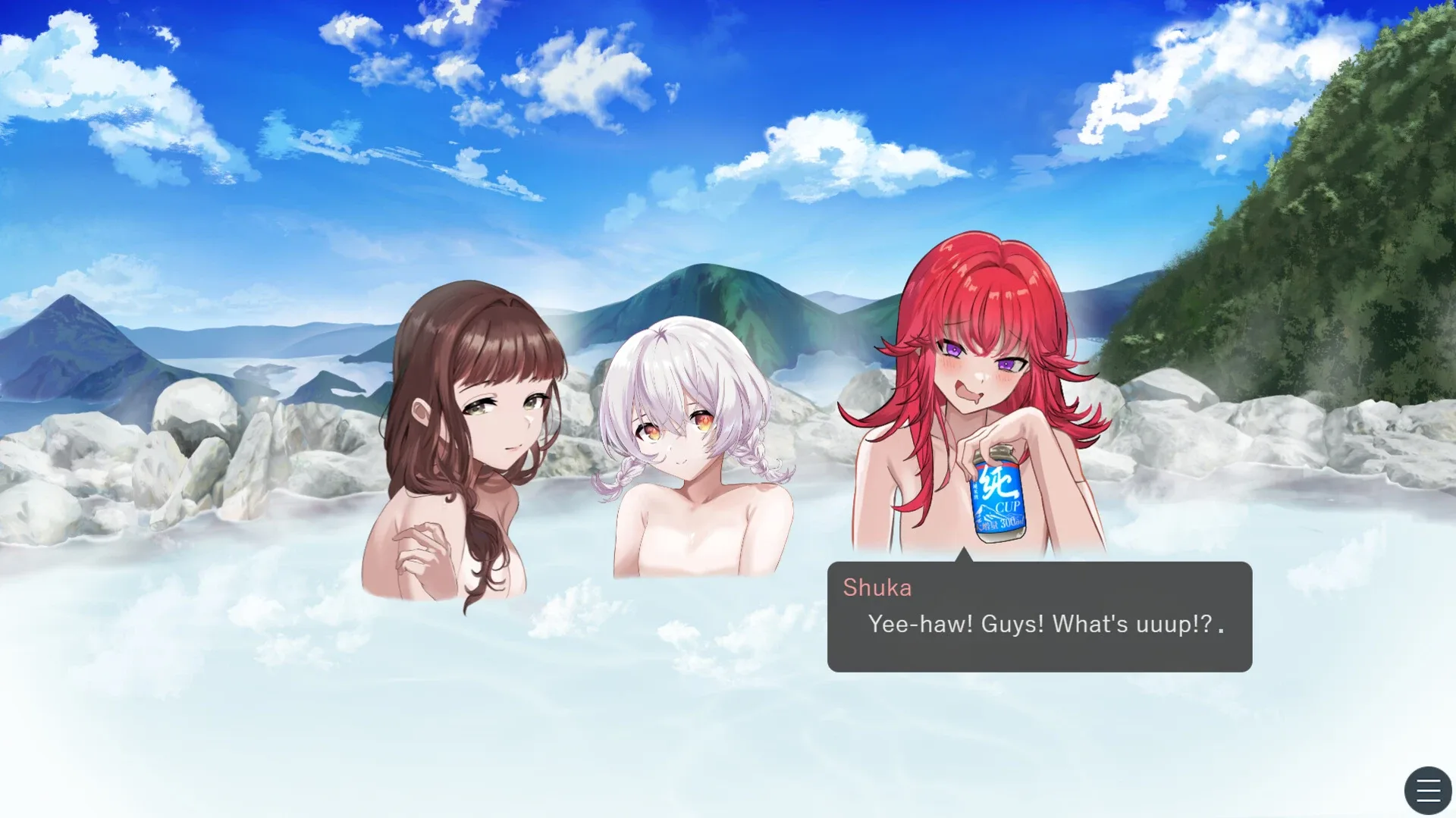Screen dimensions: 1456x818
Task: Open the game menu from the bottom-right circle
Action: click(x=1427, y=791)
